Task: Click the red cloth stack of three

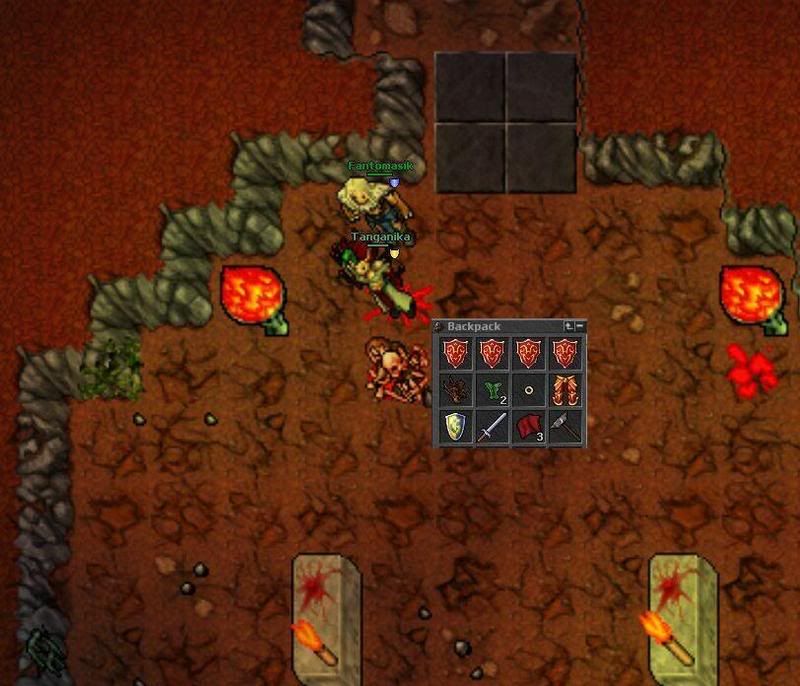Action: tap(528, 427)
